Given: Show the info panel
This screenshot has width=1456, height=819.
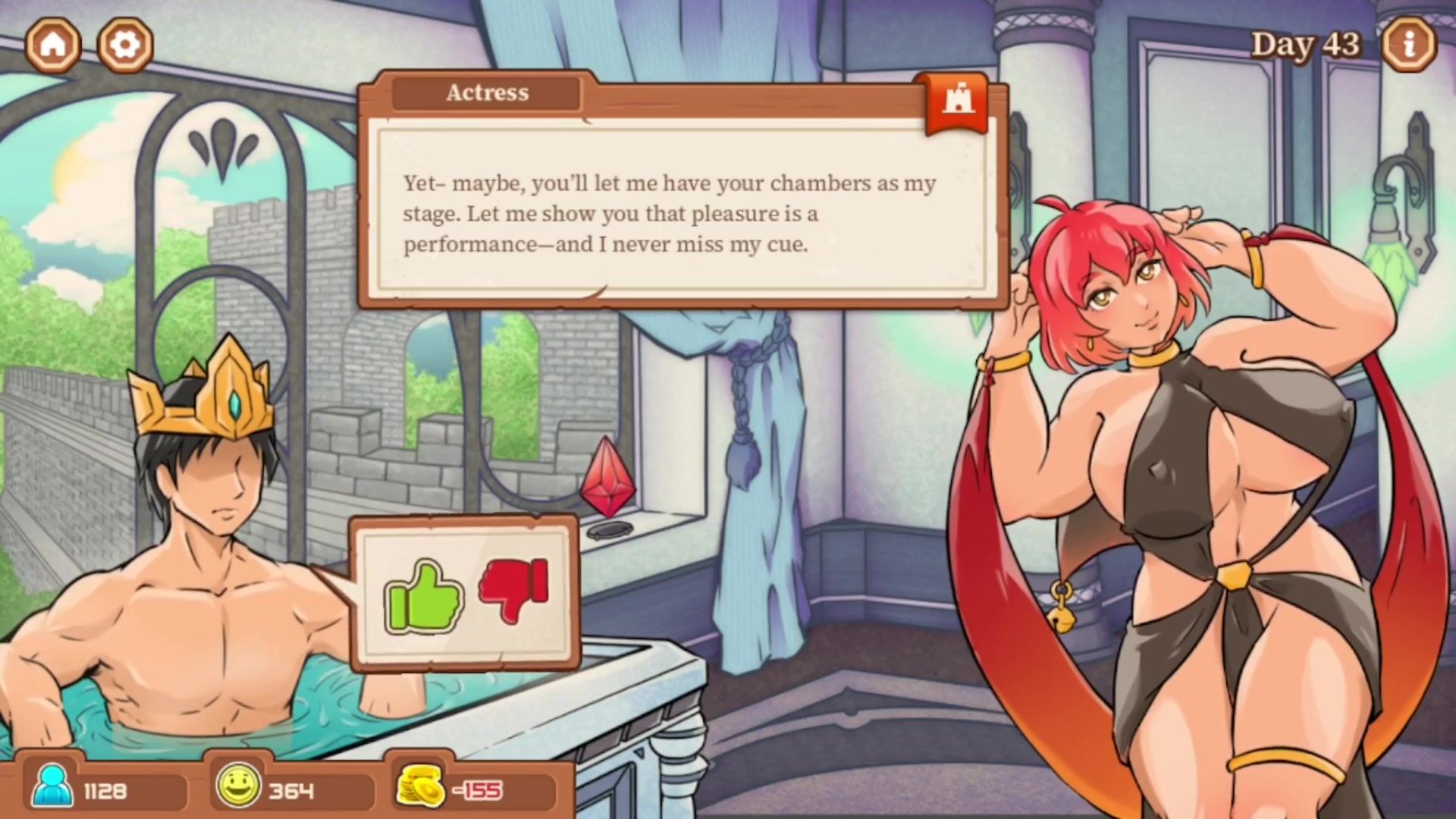Looking at the screenshot, I should click(1409, 45).
